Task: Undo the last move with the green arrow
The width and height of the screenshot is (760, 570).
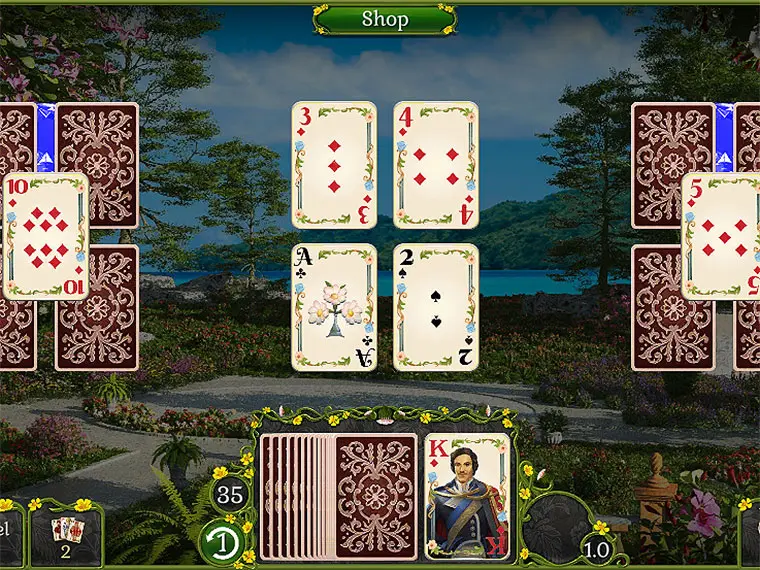Action: 229,541
